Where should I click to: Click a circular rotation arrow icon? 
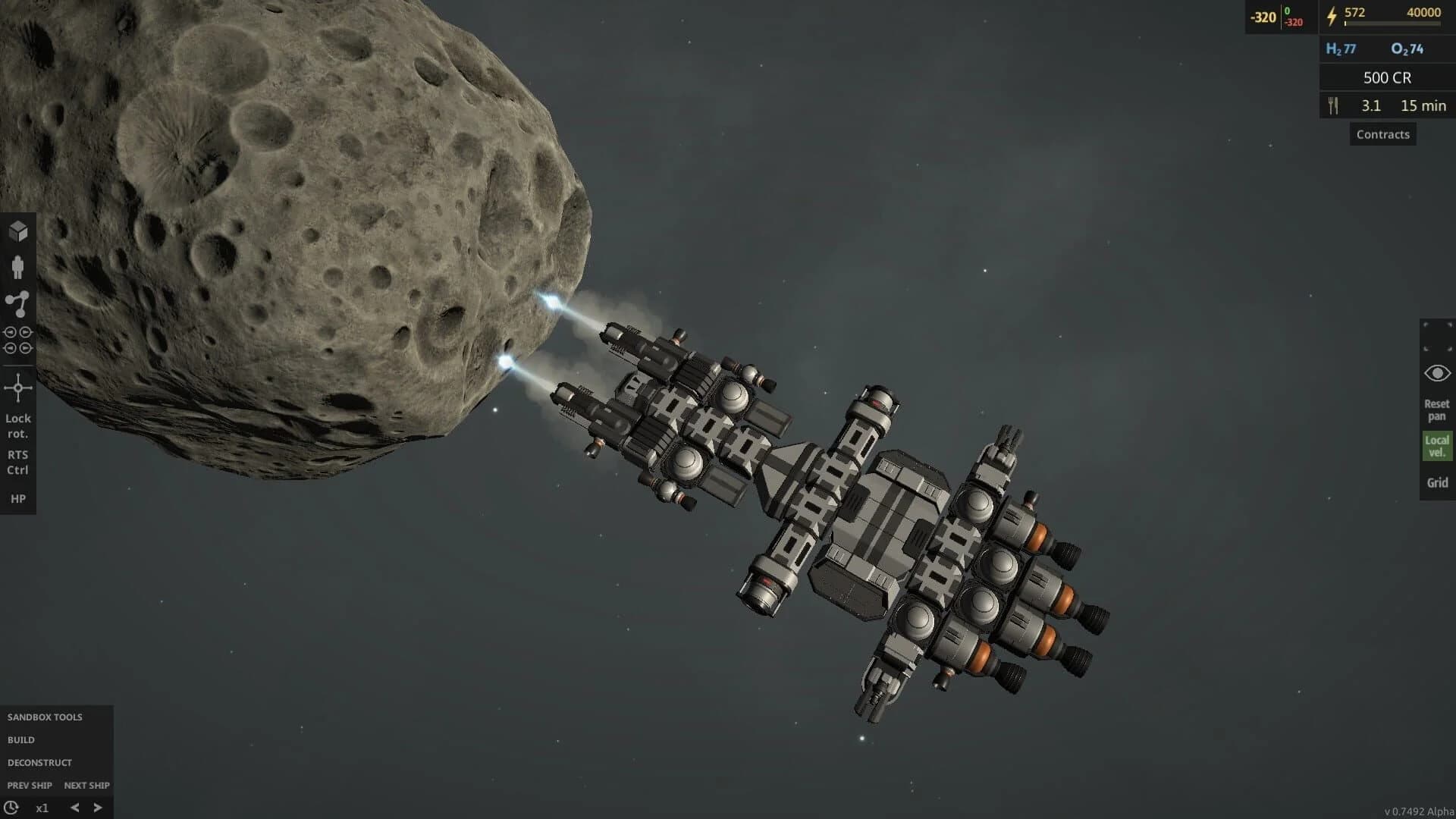pos(11,331)
